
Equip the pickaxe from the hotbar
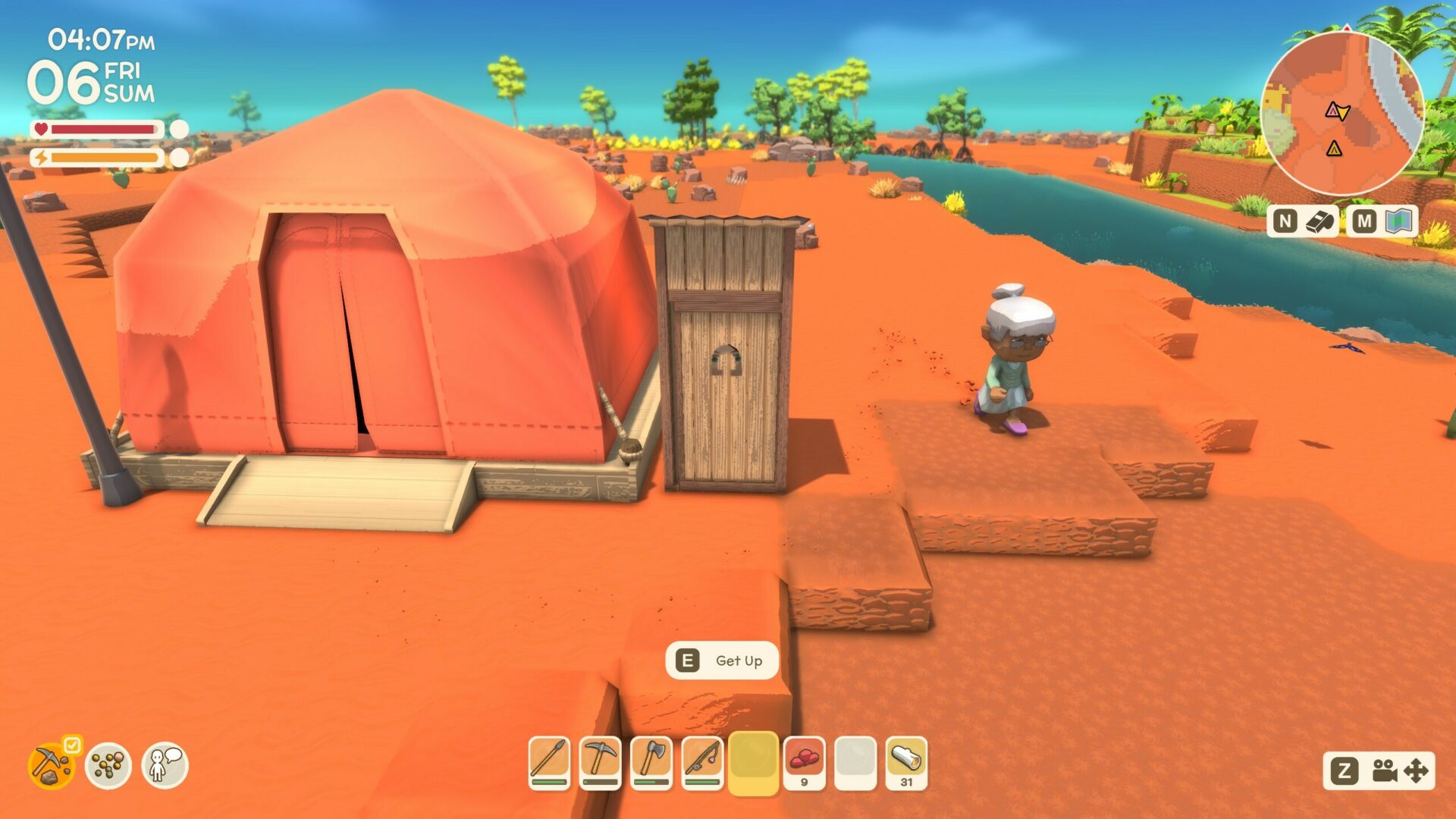[600, 761]
